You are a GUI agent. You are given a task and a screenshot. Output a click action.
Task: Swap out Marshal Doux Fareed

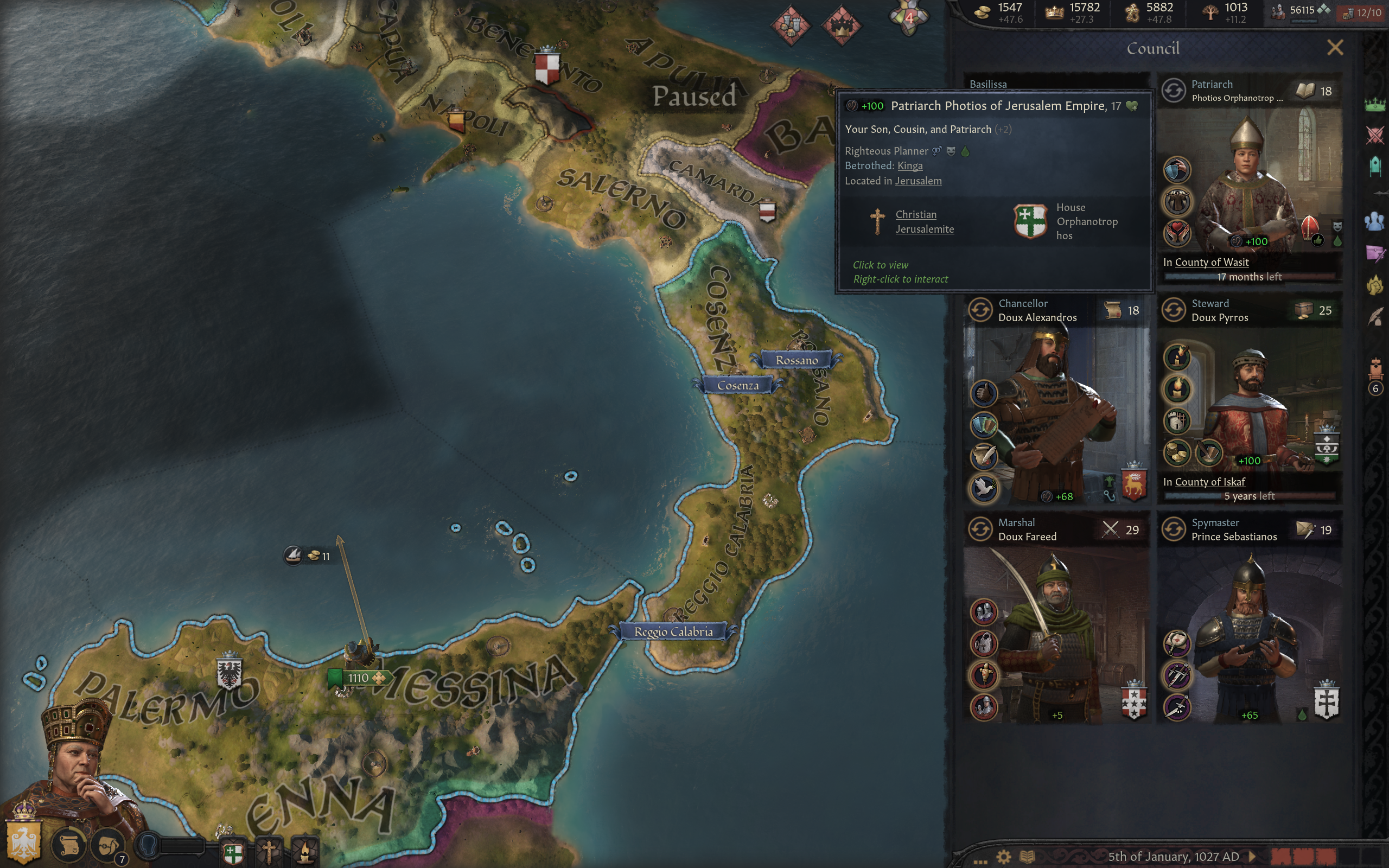pyautogui.click(x=980, y=529)
